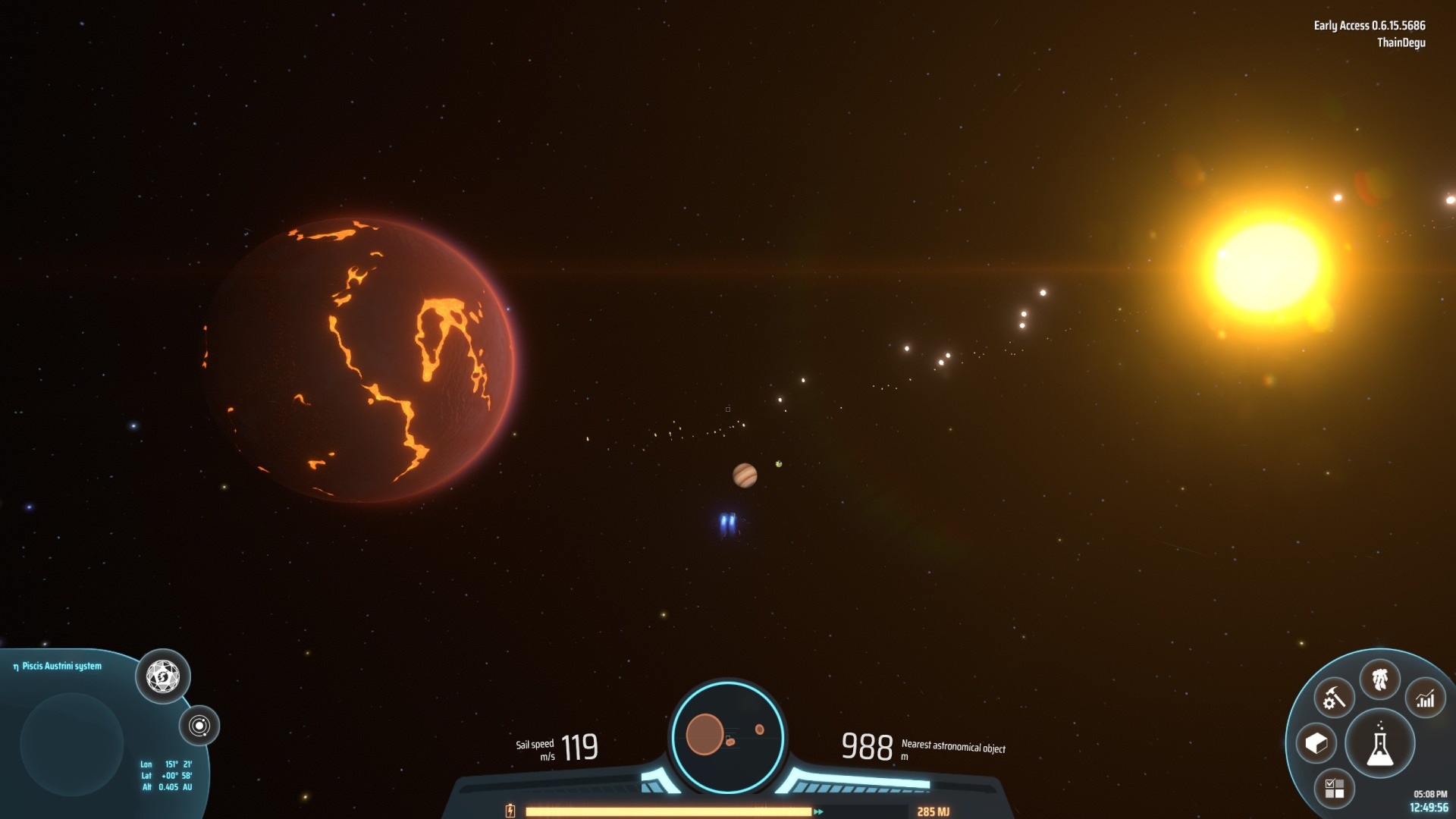Select the ThainDegu username text
This screenshot has width=1456, height=819.
1402,43
